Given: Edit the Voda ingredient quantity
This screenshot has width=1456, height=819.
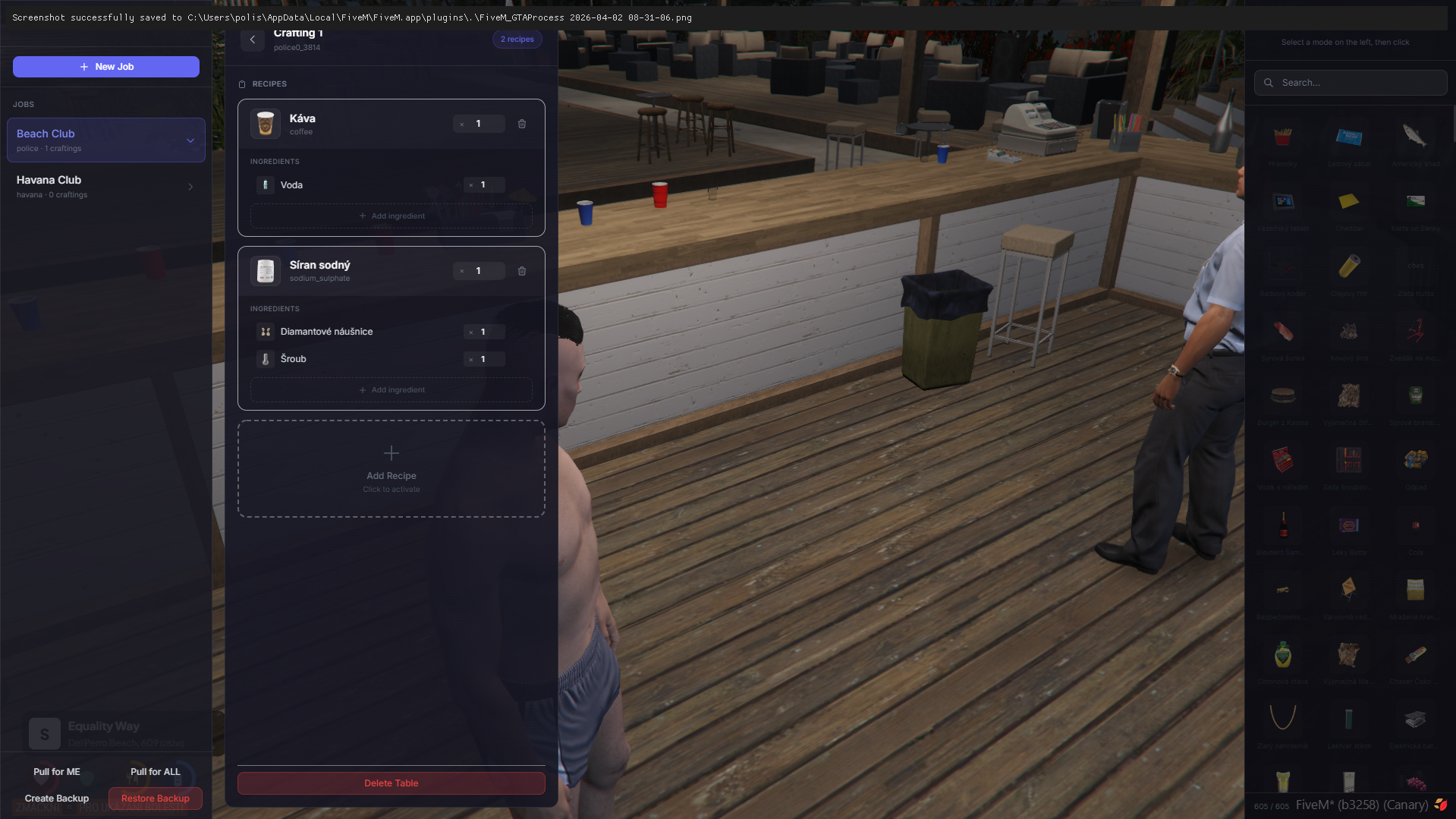Looking at the screenshot, I should [x=489, y=185].
